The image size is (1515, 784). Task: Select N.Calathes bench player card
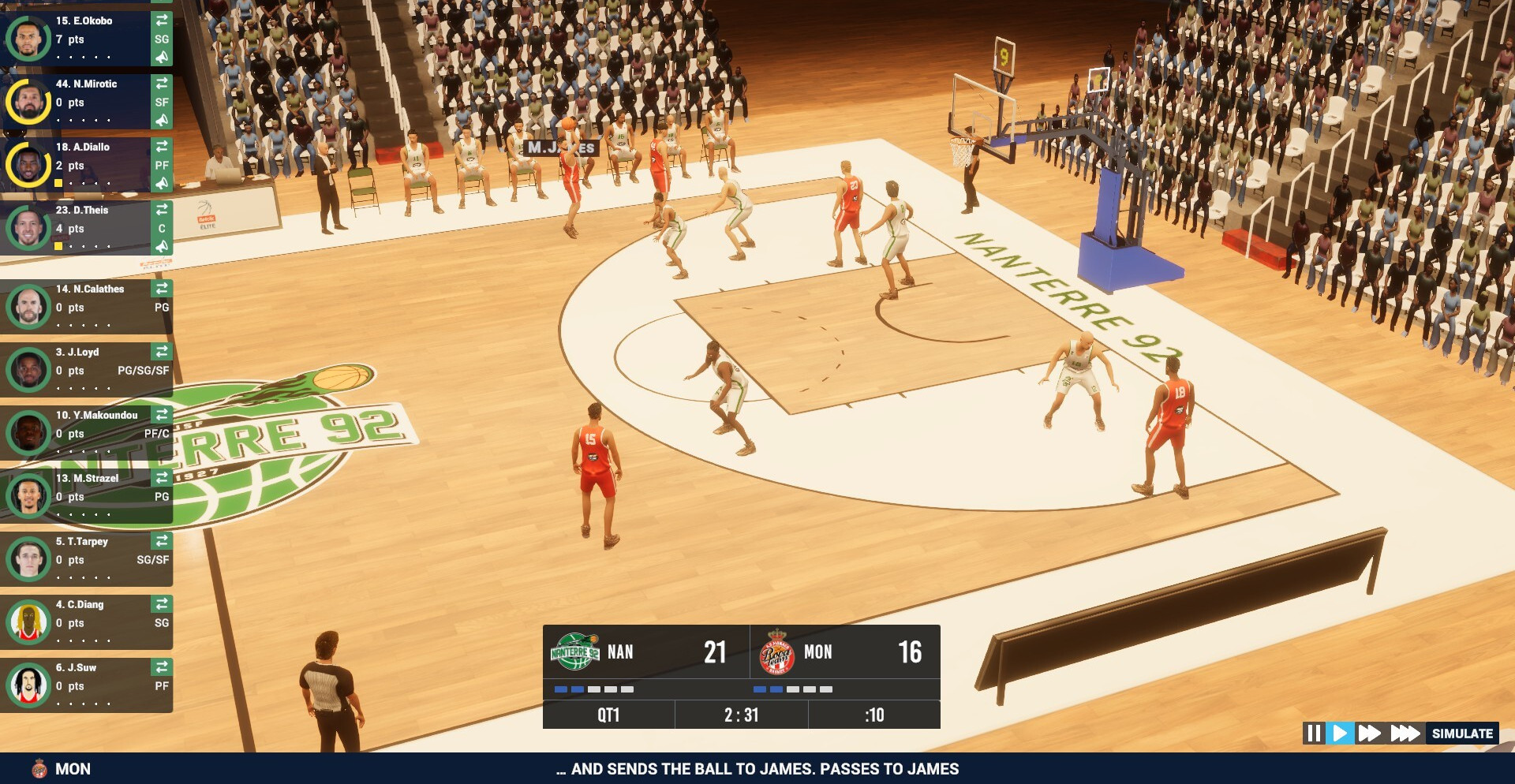point(87,307)
